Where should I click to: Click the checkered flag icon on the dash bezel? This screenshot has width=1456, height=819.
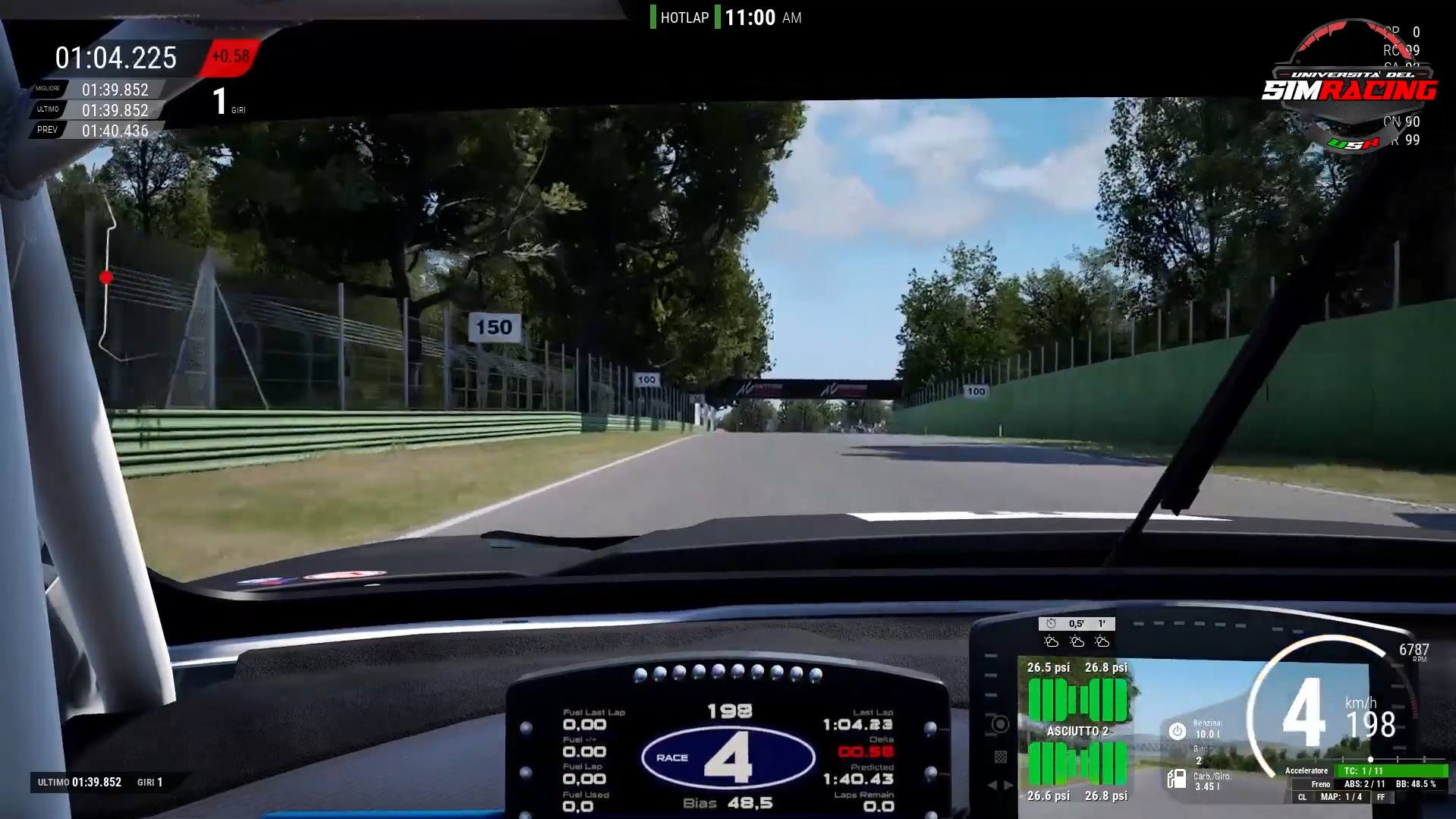[1000, 756]
